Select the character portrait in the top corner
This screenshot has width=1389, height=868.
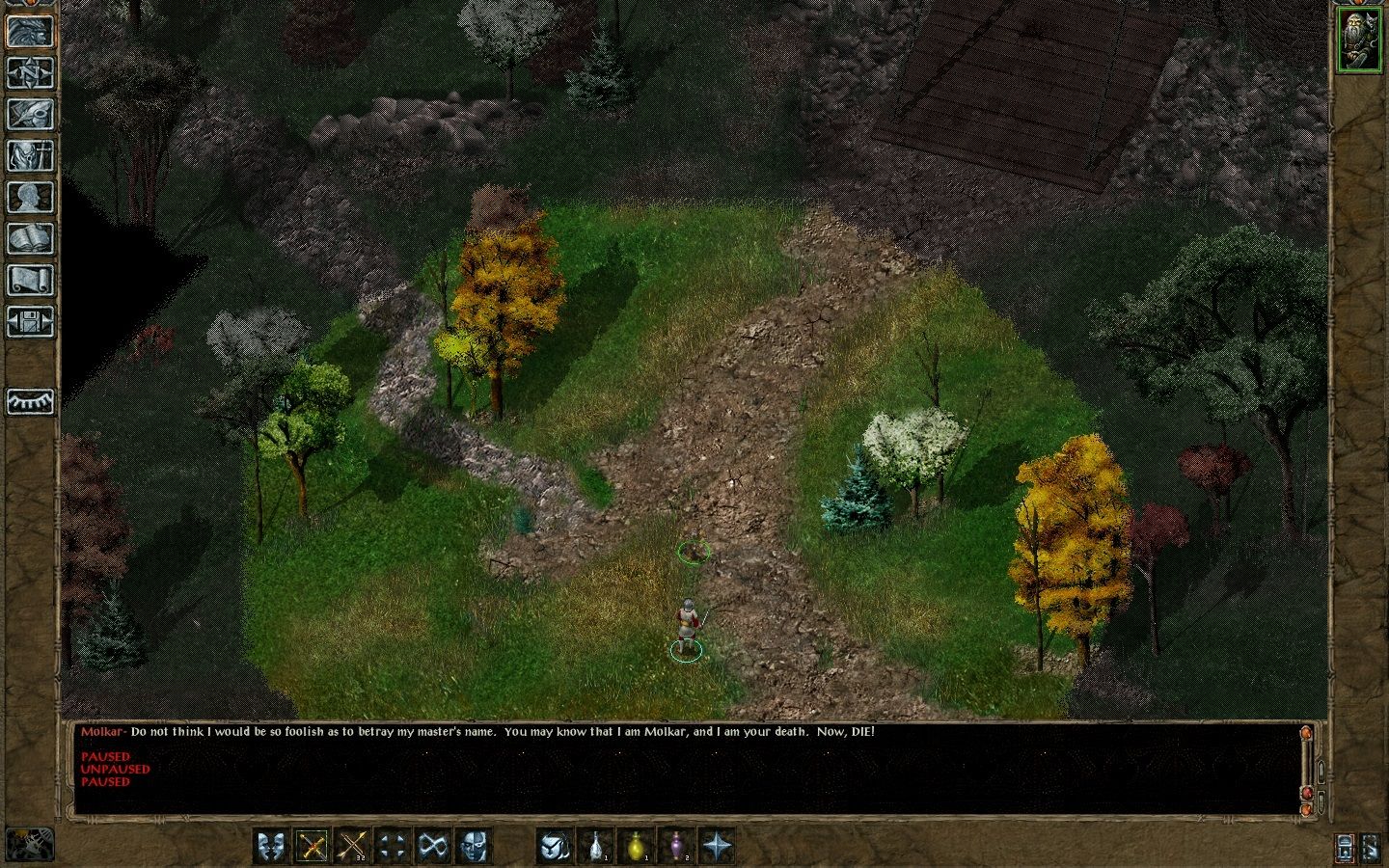point(1358,39)
